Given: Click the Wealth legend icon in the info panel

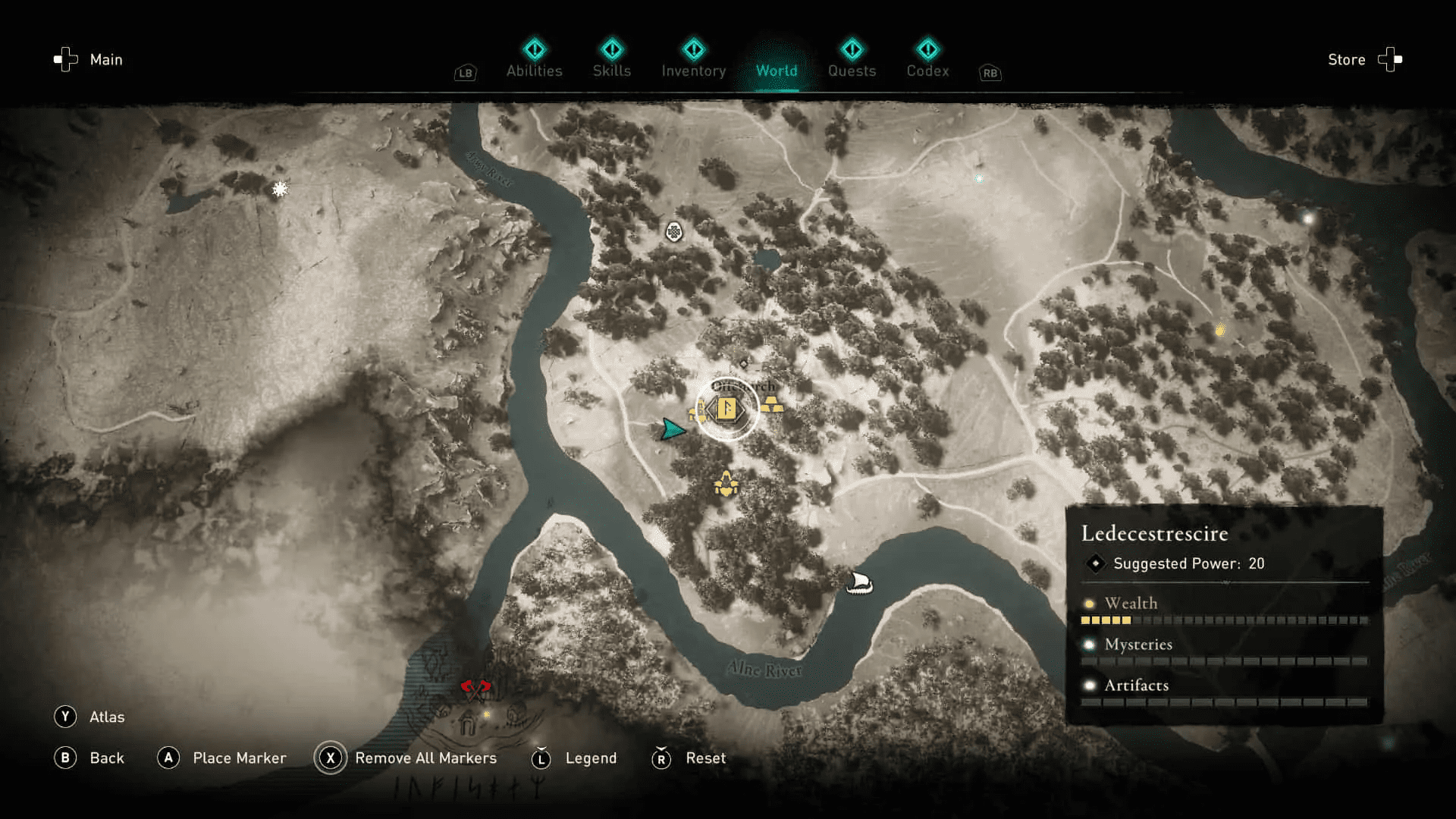Looking at the screenshot, I should (x=1089, y=604).
